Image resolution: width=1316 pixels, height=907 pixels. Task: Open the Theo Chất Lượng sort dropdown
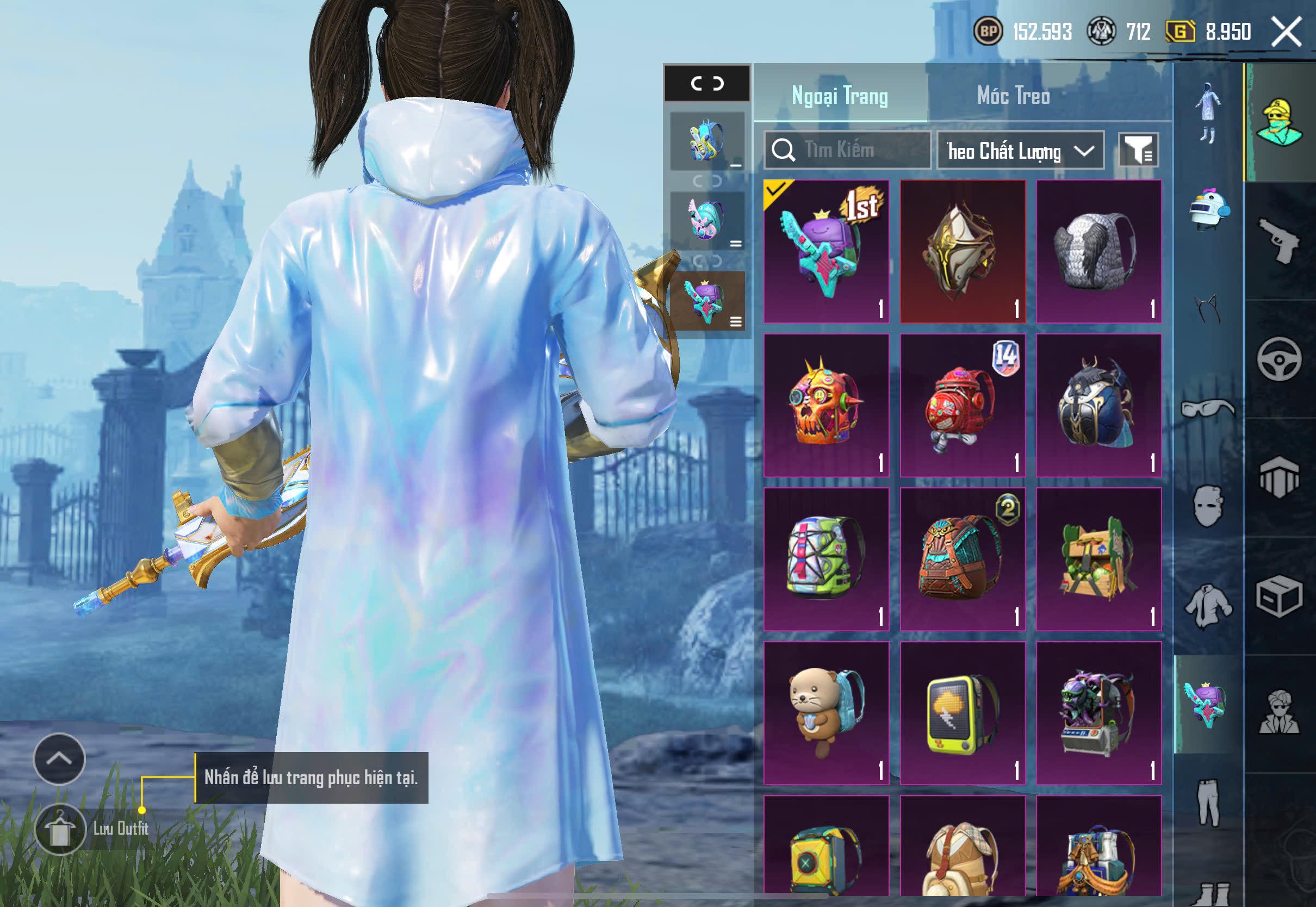(1020, 151)
